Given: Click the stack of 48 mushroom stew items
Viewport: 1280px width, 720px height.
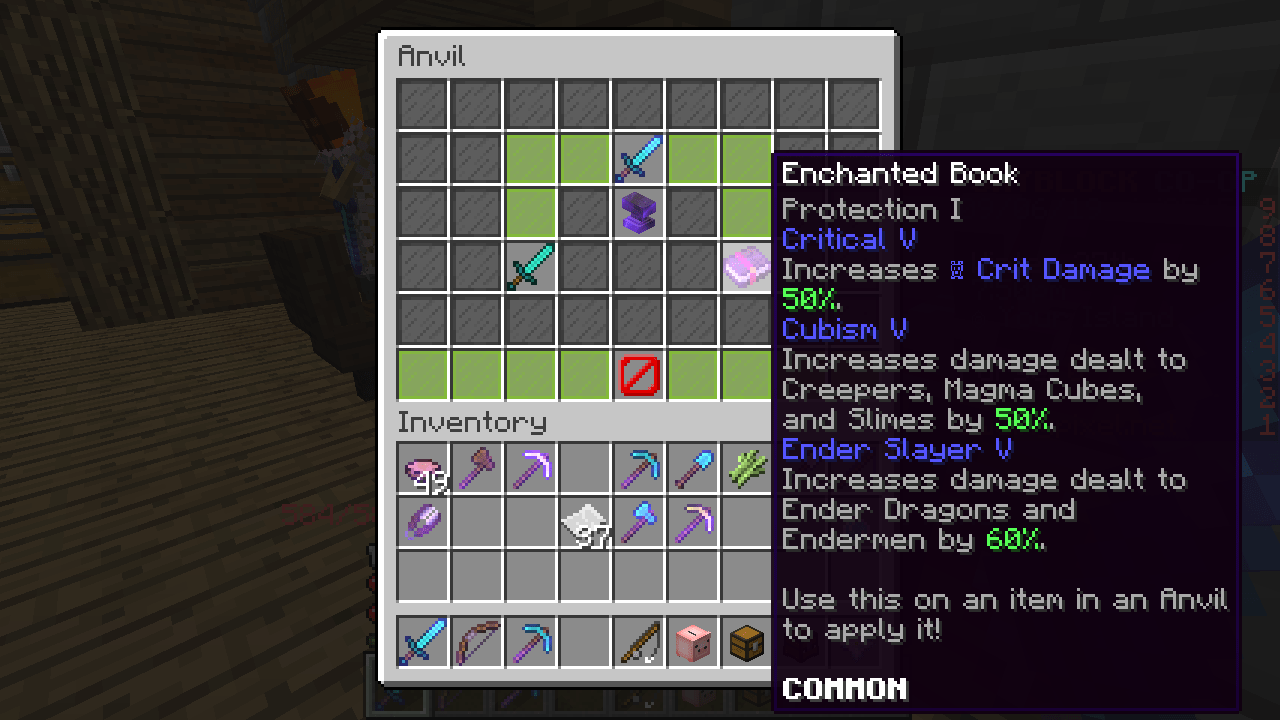Looking at the screenshot, I should click(x=423, y=470).
